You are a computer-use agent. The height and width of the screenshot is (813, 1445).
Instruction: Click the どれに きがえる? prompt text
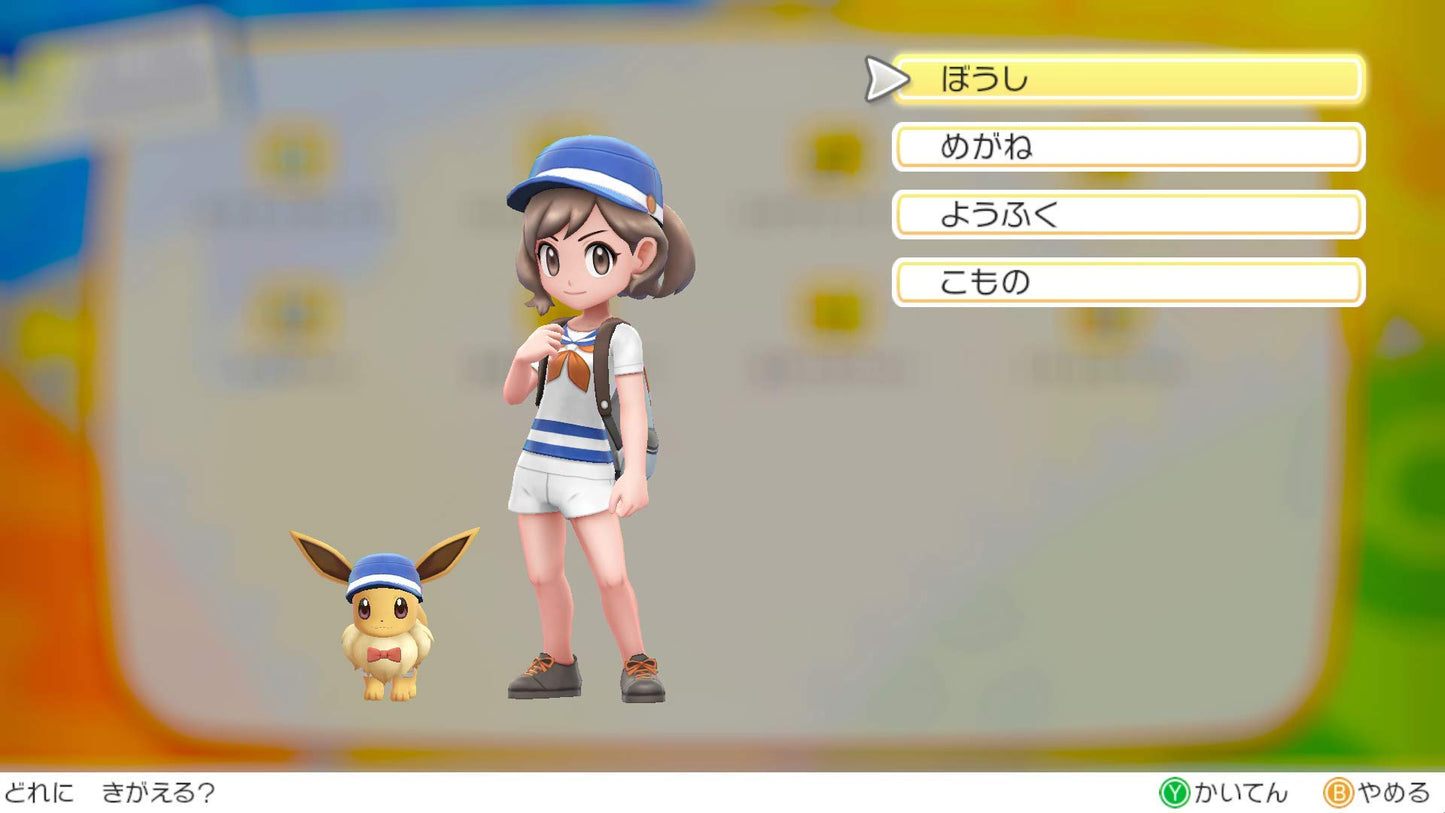(105, 793)
